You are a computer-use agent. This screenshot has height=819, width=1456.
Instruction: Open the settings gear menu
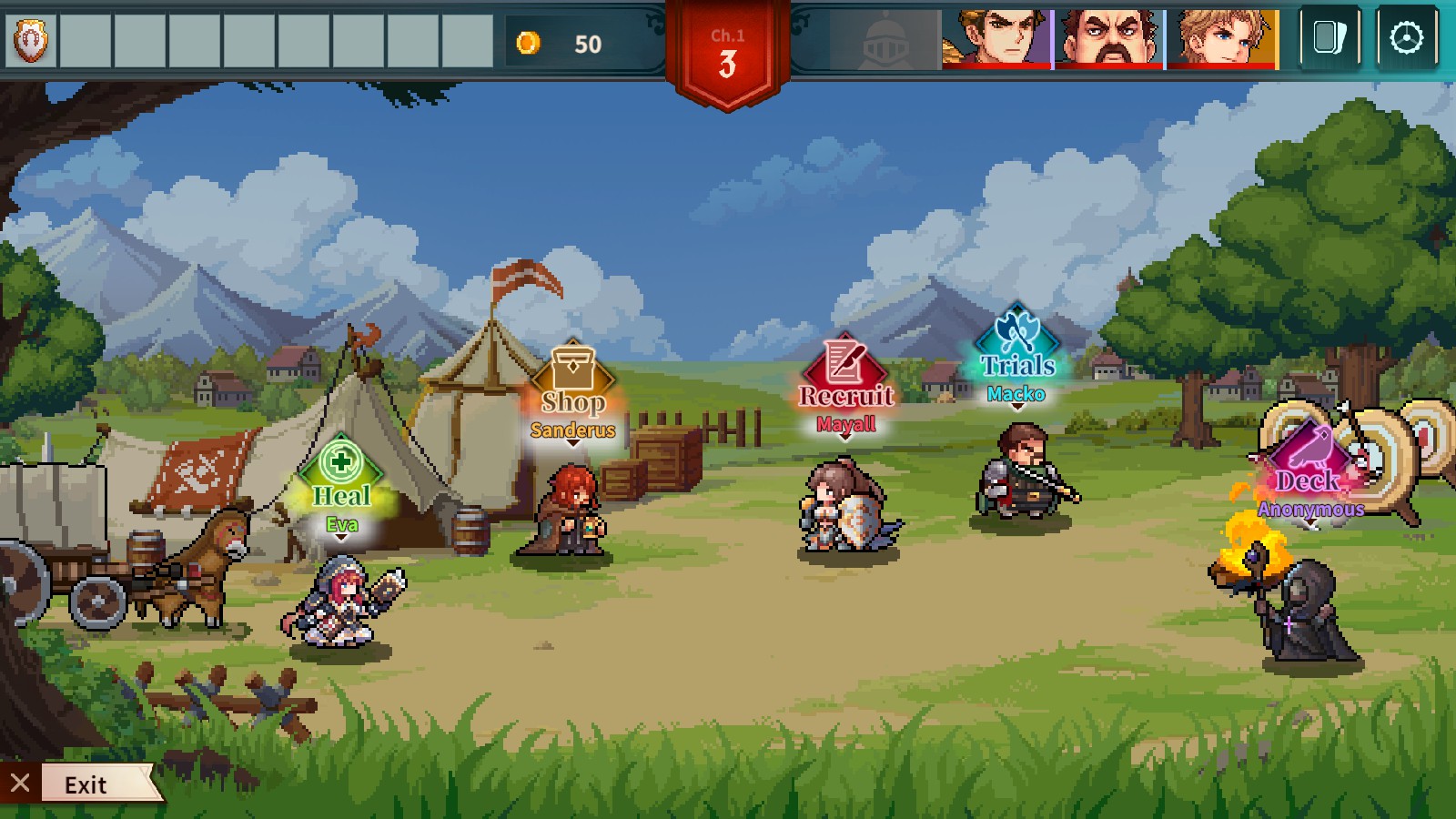(1406, 38)
